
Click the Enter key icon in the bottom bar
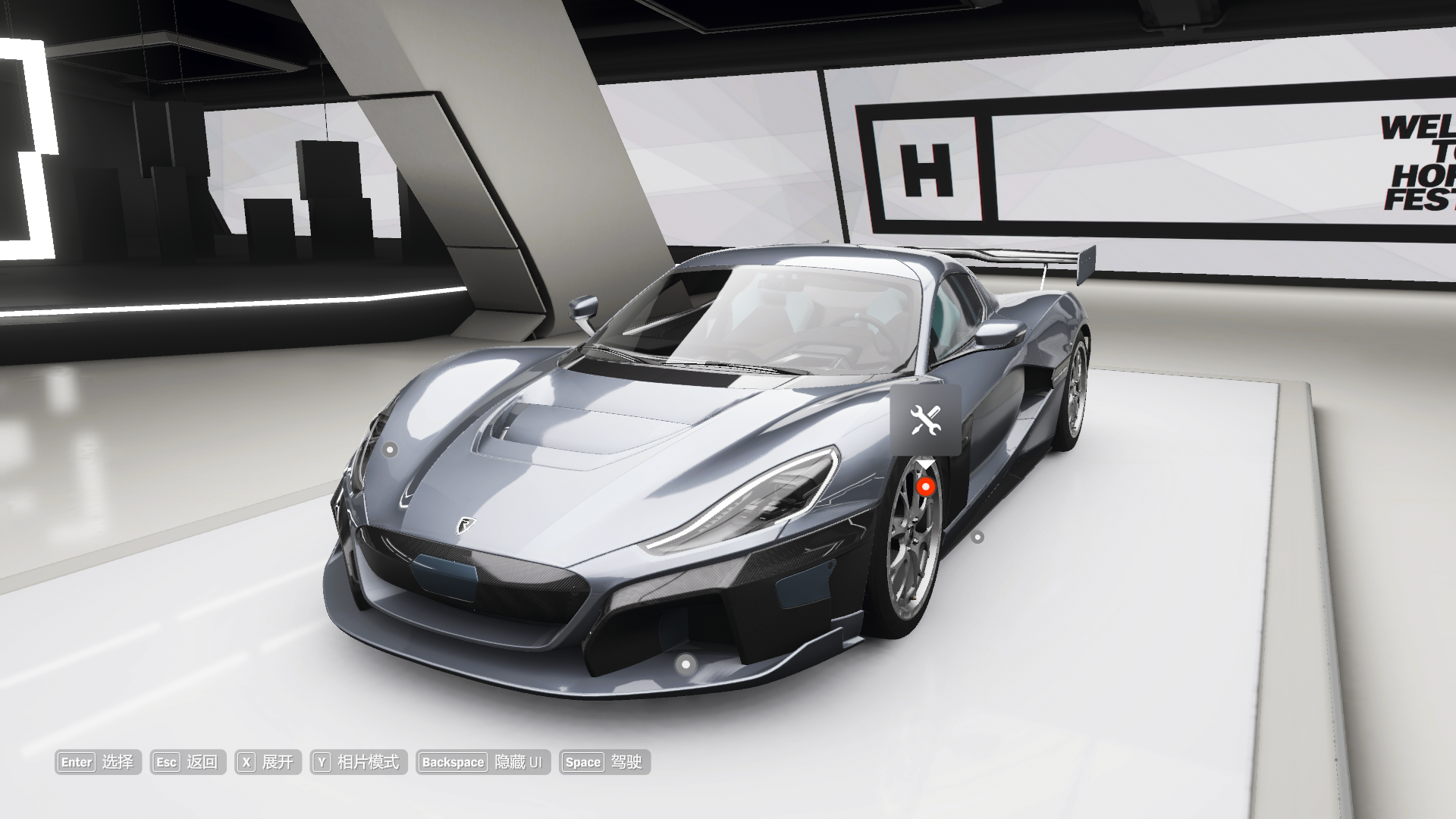pos(75,763)
